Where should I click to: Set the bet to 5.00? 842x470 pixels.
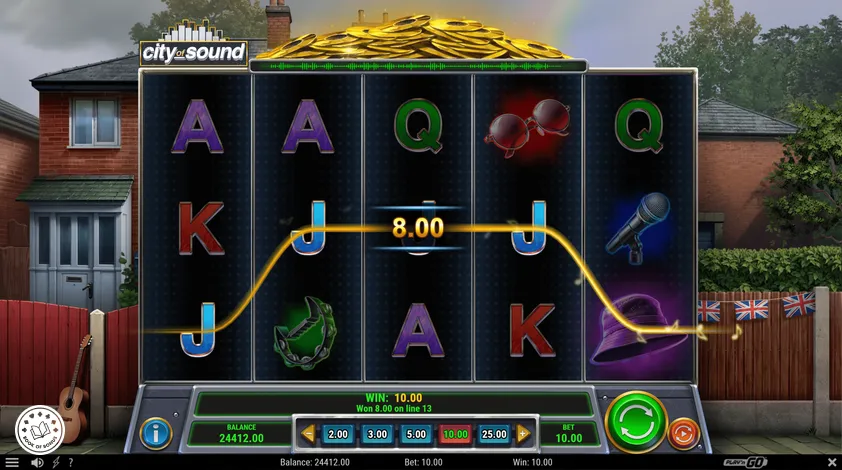pos(416,434)
